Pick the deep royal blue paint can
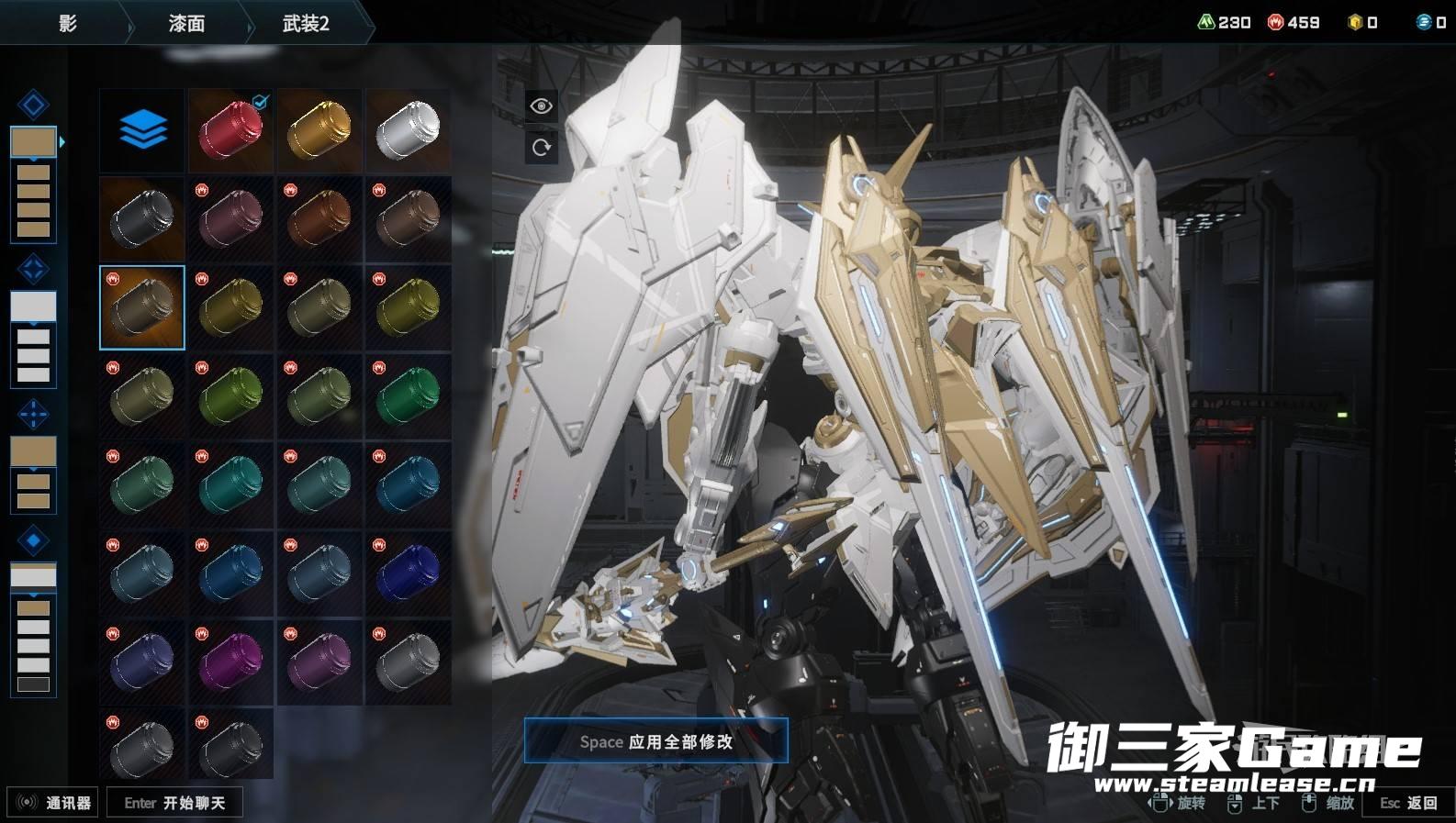1456x823 pixels. tap(408, 573)
